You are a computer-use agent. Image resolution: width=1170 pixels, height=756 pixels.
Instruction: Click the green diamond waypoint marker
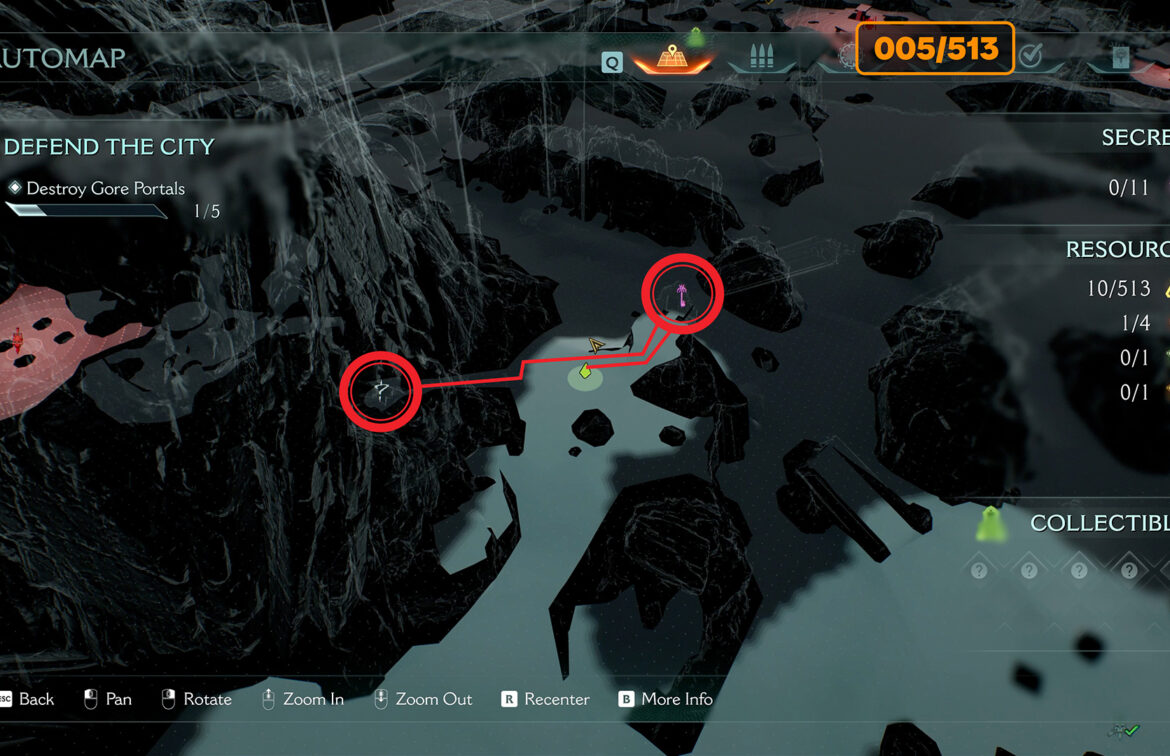click(x=586, y=372)
